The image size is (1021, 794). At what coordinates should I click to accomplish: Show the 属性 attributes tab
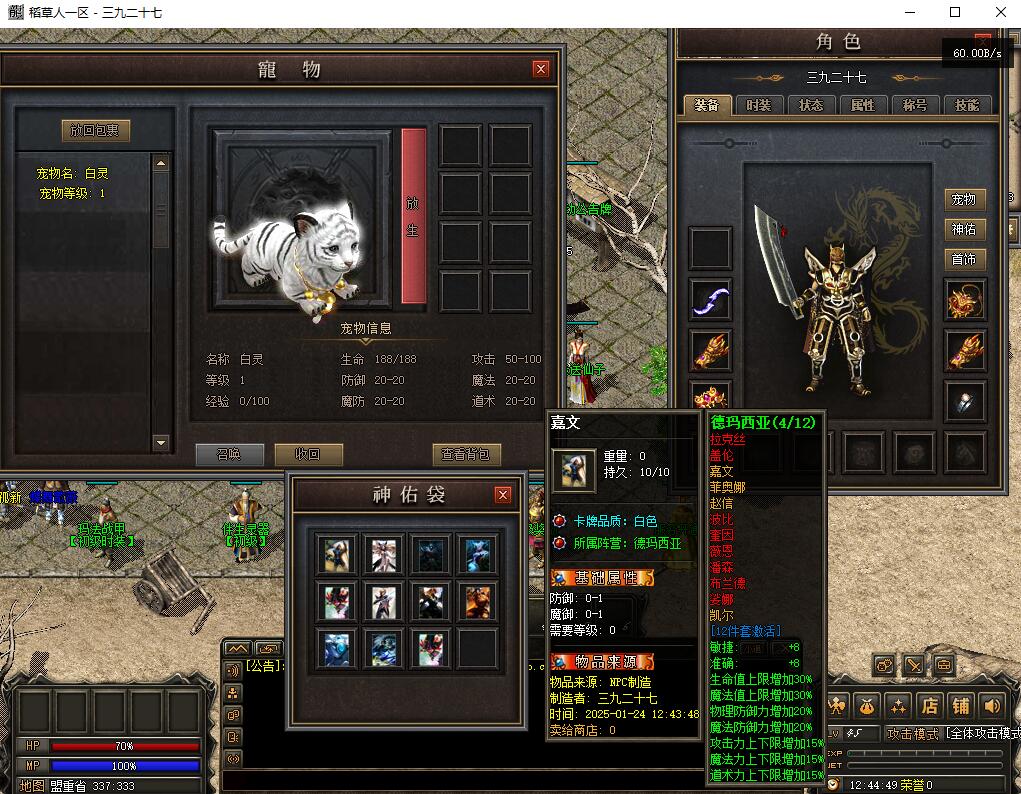point(863,105)
